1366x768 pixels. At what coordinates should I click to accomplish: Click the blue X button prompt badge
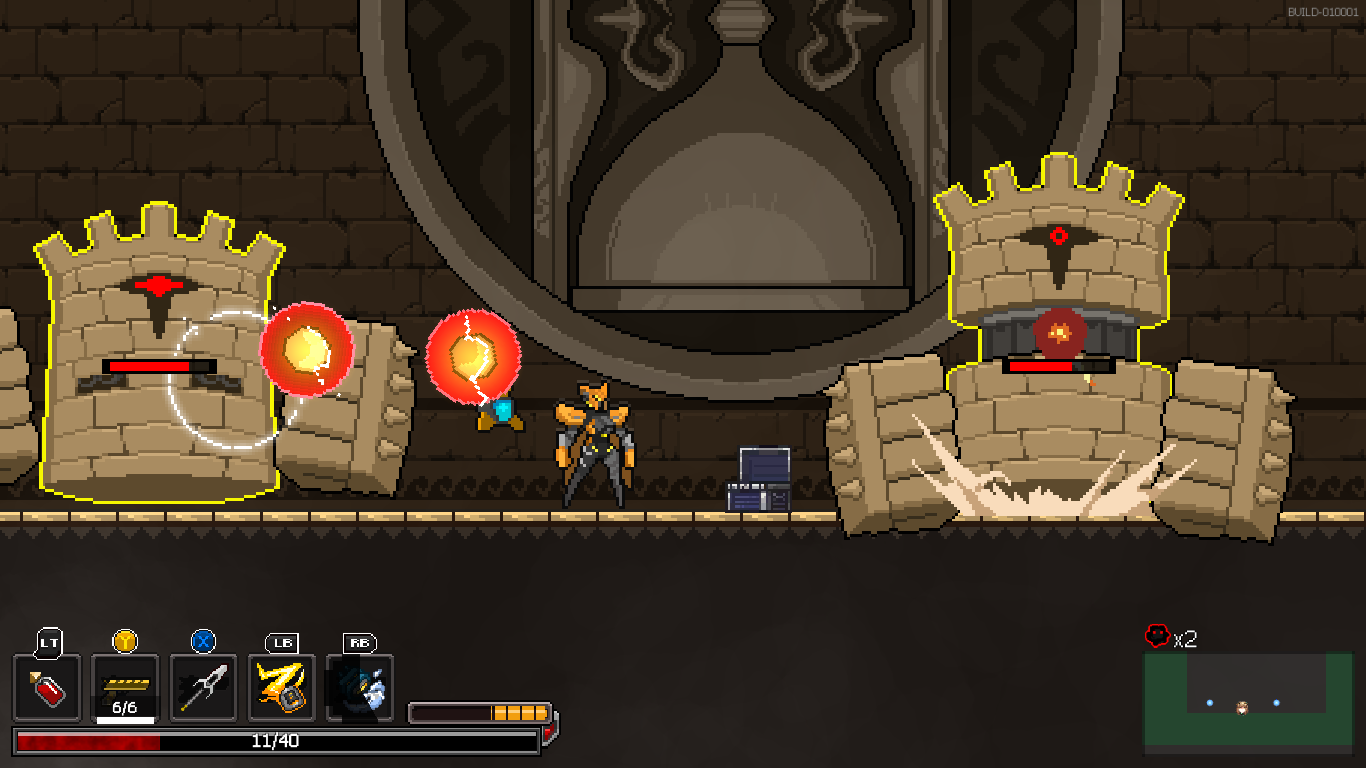click(203, 642)
